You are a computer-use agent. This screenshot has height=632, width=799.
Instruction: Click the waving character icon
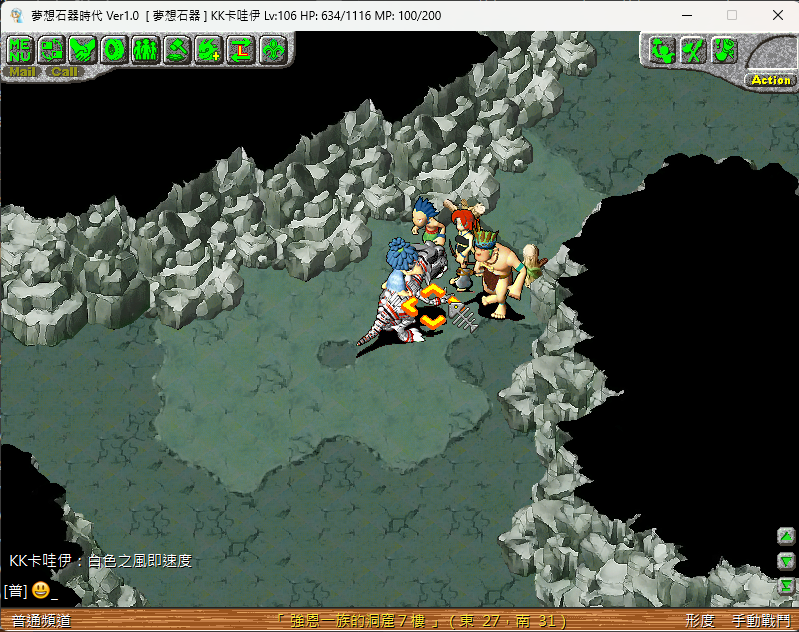pyautogui.click(x=662, y=49)
